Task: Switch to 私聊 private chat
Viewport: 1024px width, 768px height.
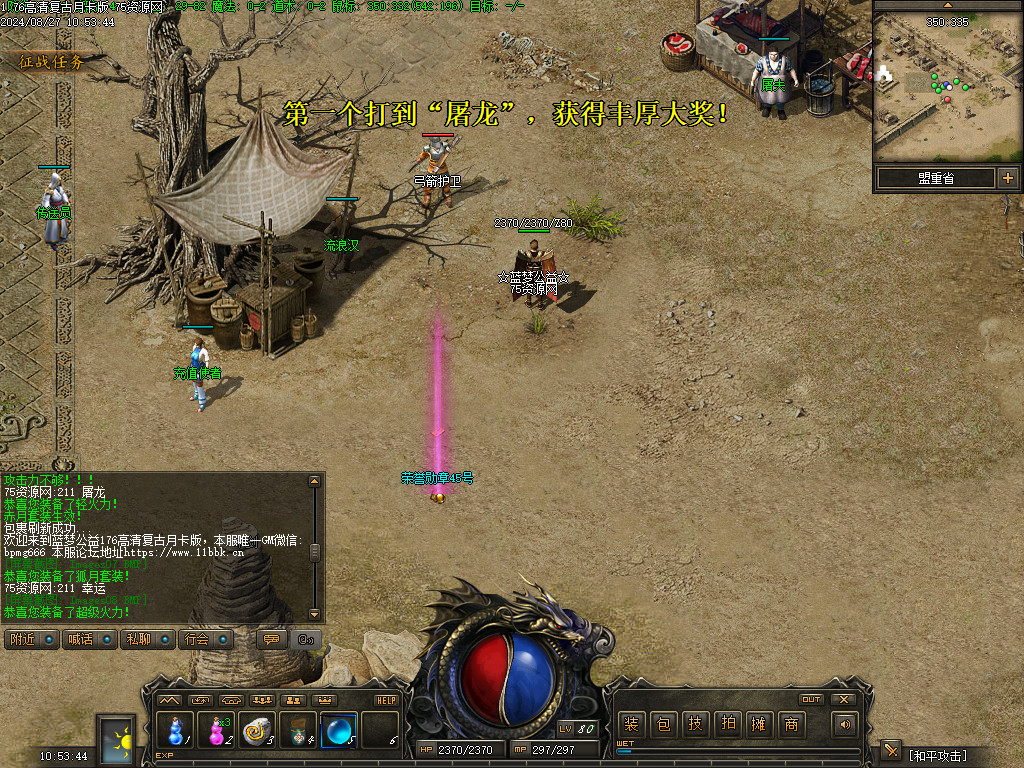Action: point(146,639)
